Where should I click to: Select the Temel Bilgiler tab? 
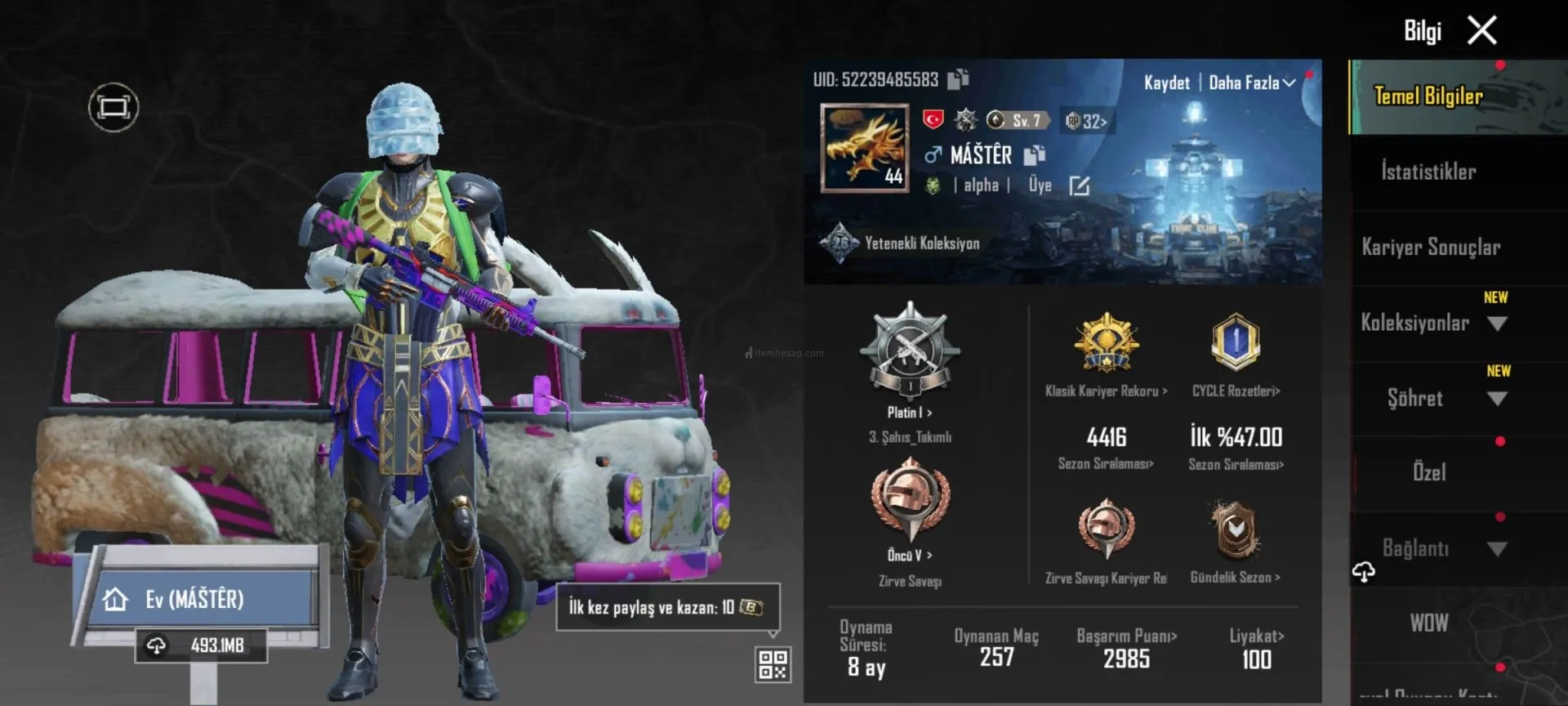[x=1428, y=96]
